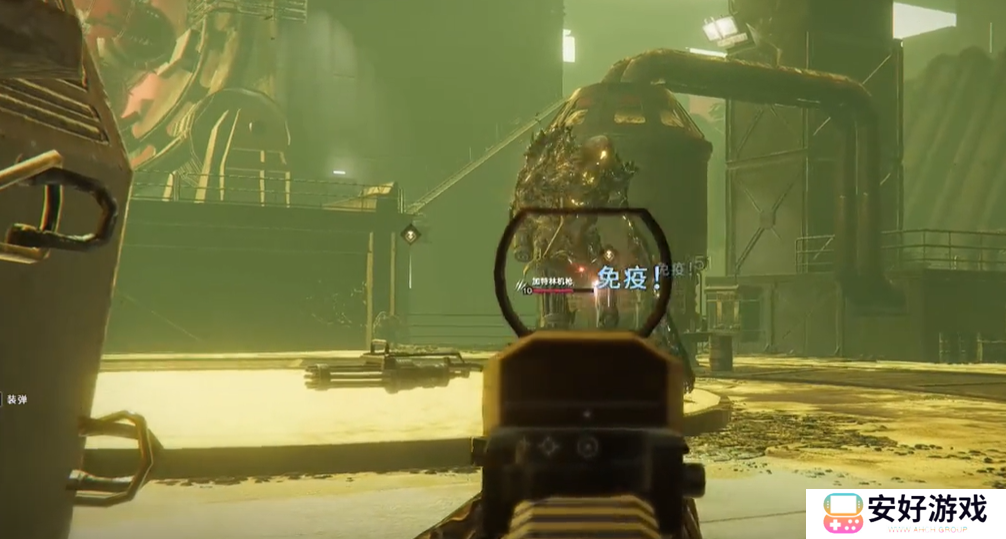
Task: Select the diamond objective marker inside the scope
Action: point(607,255)
